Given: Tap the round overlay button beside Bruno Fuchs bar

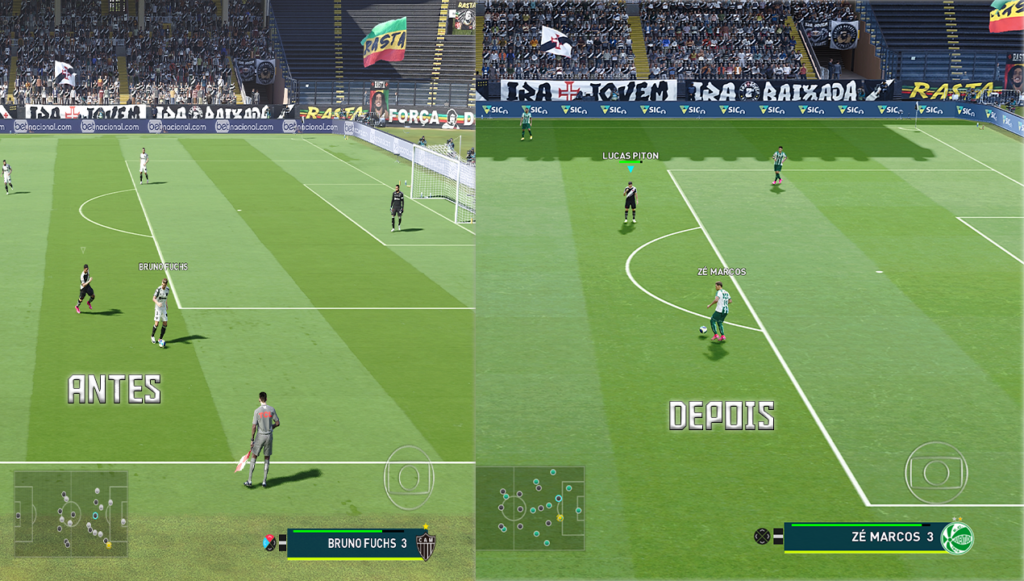Looking at the screenshot, I should tap(410, 478).
